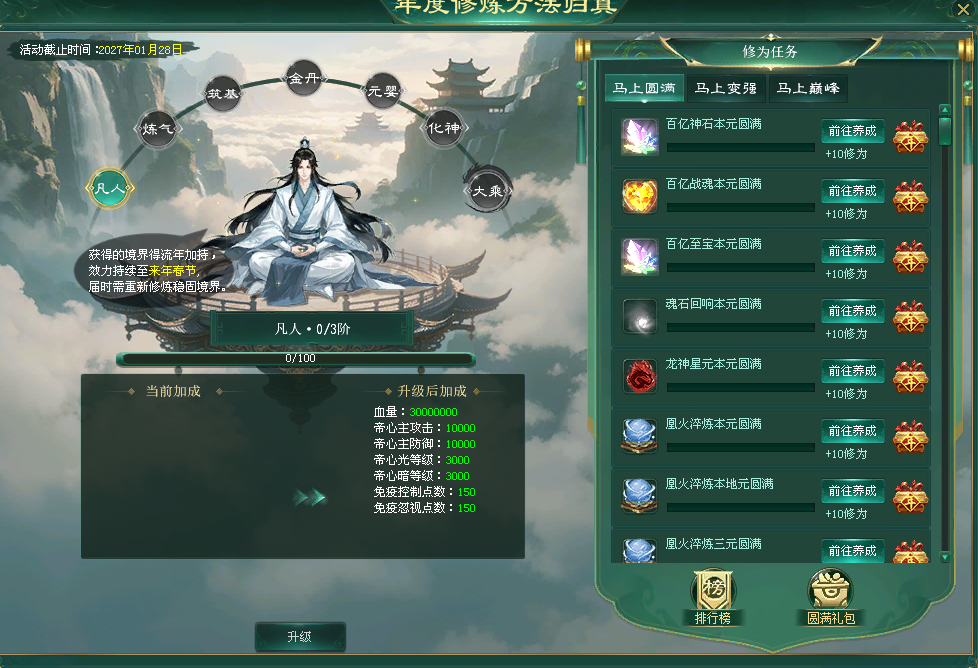Close the cultivation window
The image size is (978, 668).
click(x=965, y=10)
